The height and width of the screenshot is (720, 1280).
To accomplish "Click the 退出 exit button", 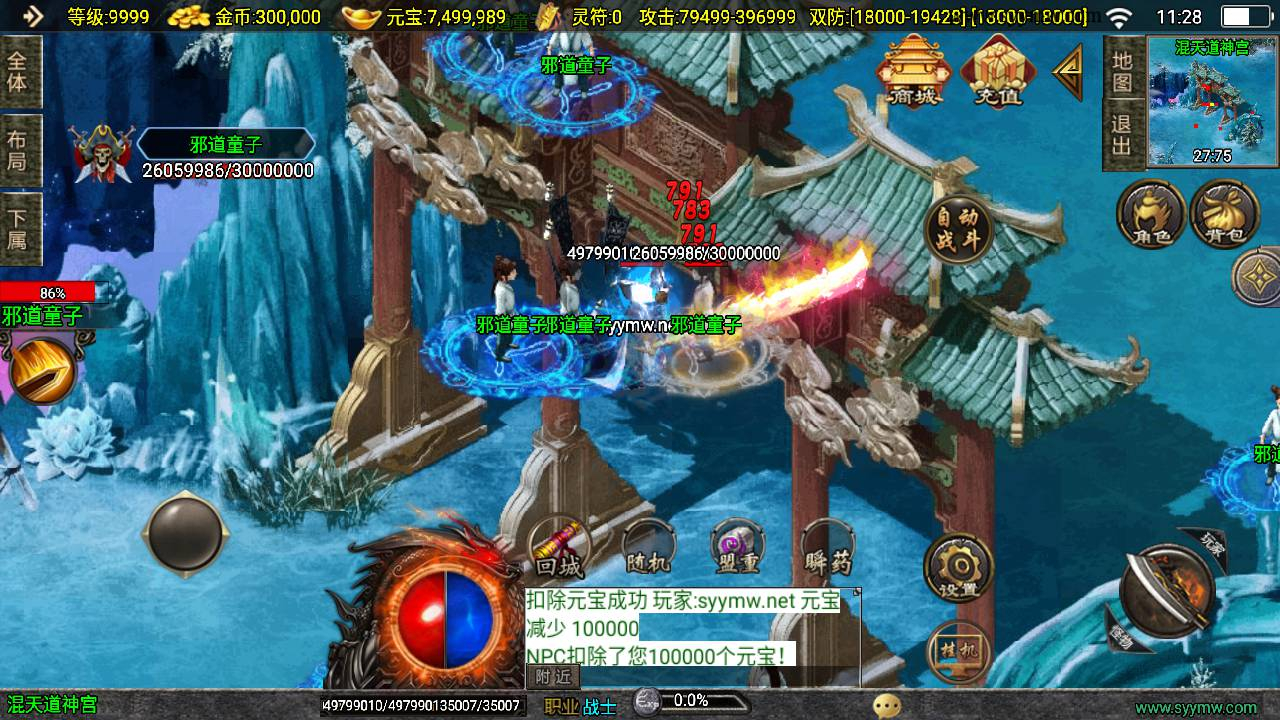I will coord(1123,136).
